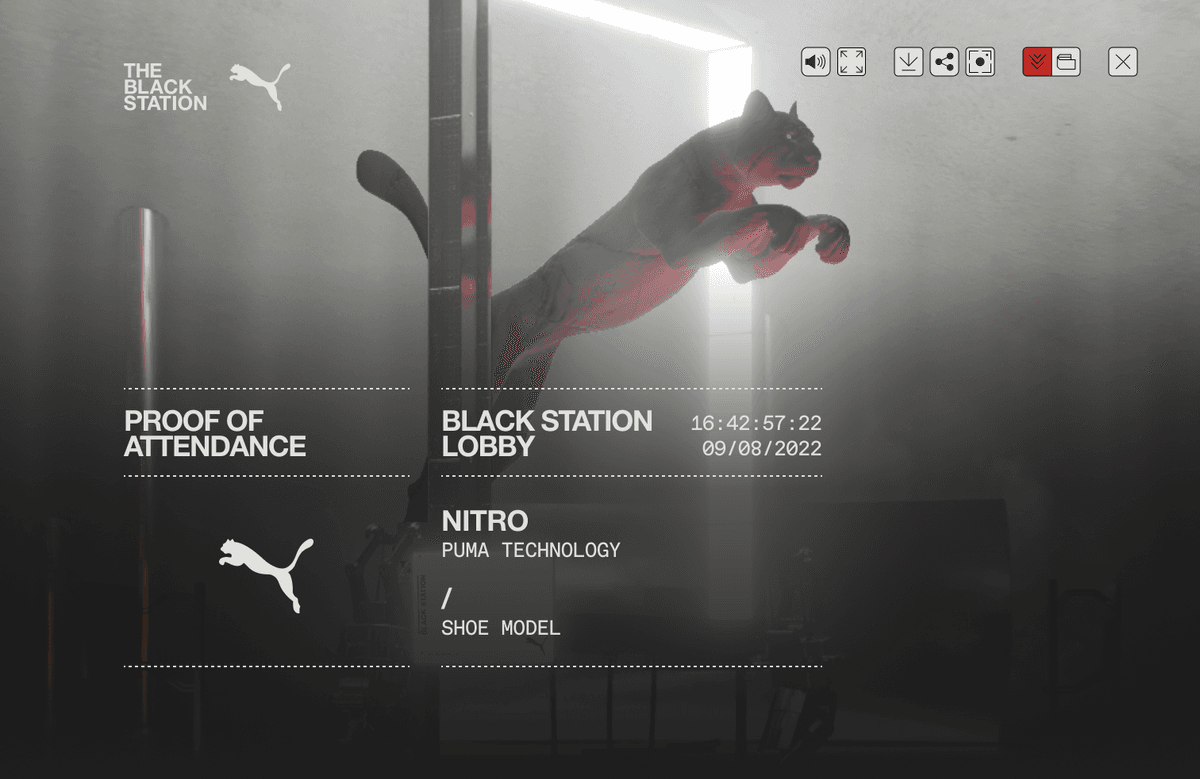
Task: Switch to the wallet card view
Action: 1066,62
